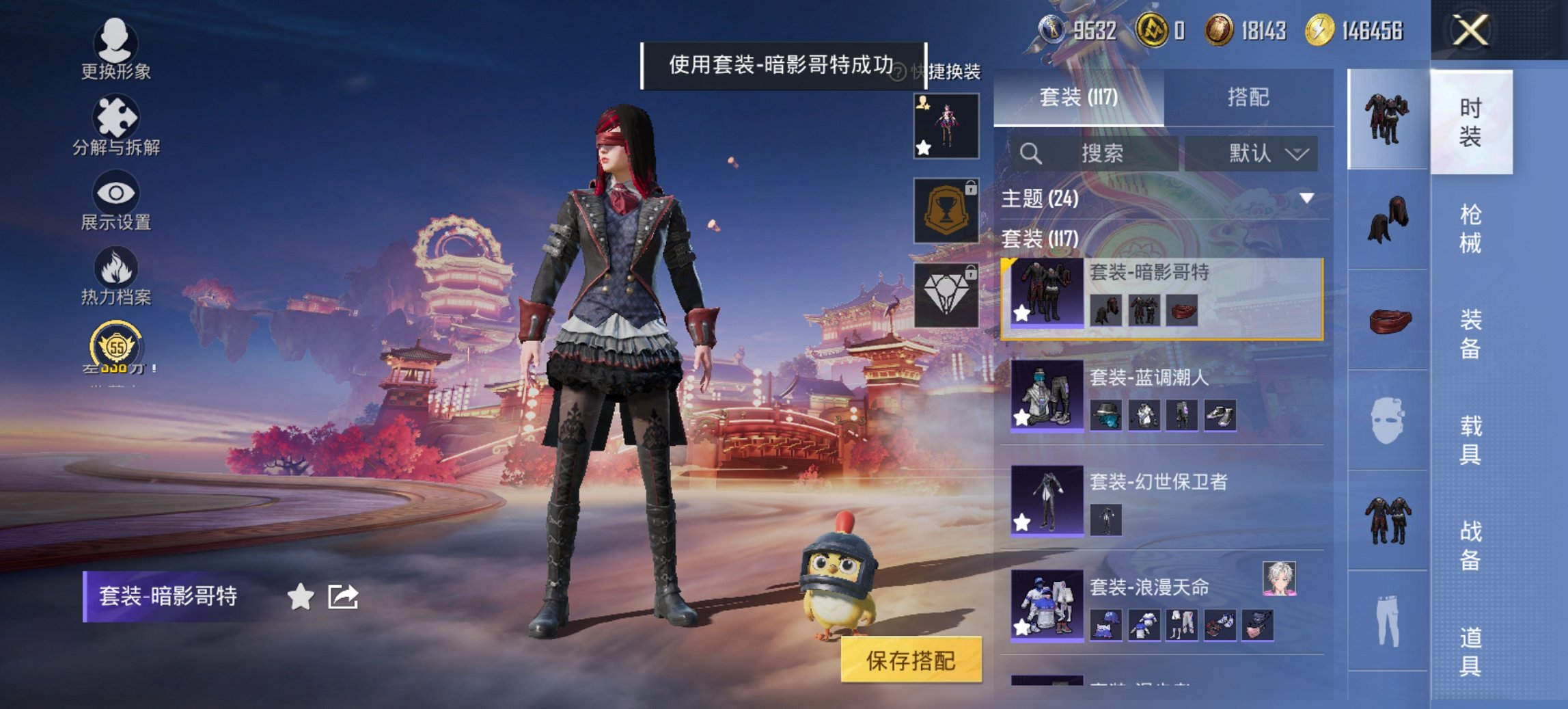Open 展示设置 display settings

(x=116, y=198)
